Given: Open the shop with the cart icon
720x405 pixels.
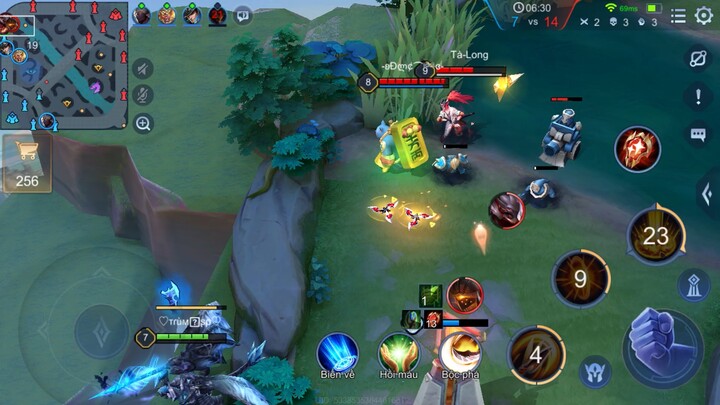Looking at the screenshot, I should point(27,163).
